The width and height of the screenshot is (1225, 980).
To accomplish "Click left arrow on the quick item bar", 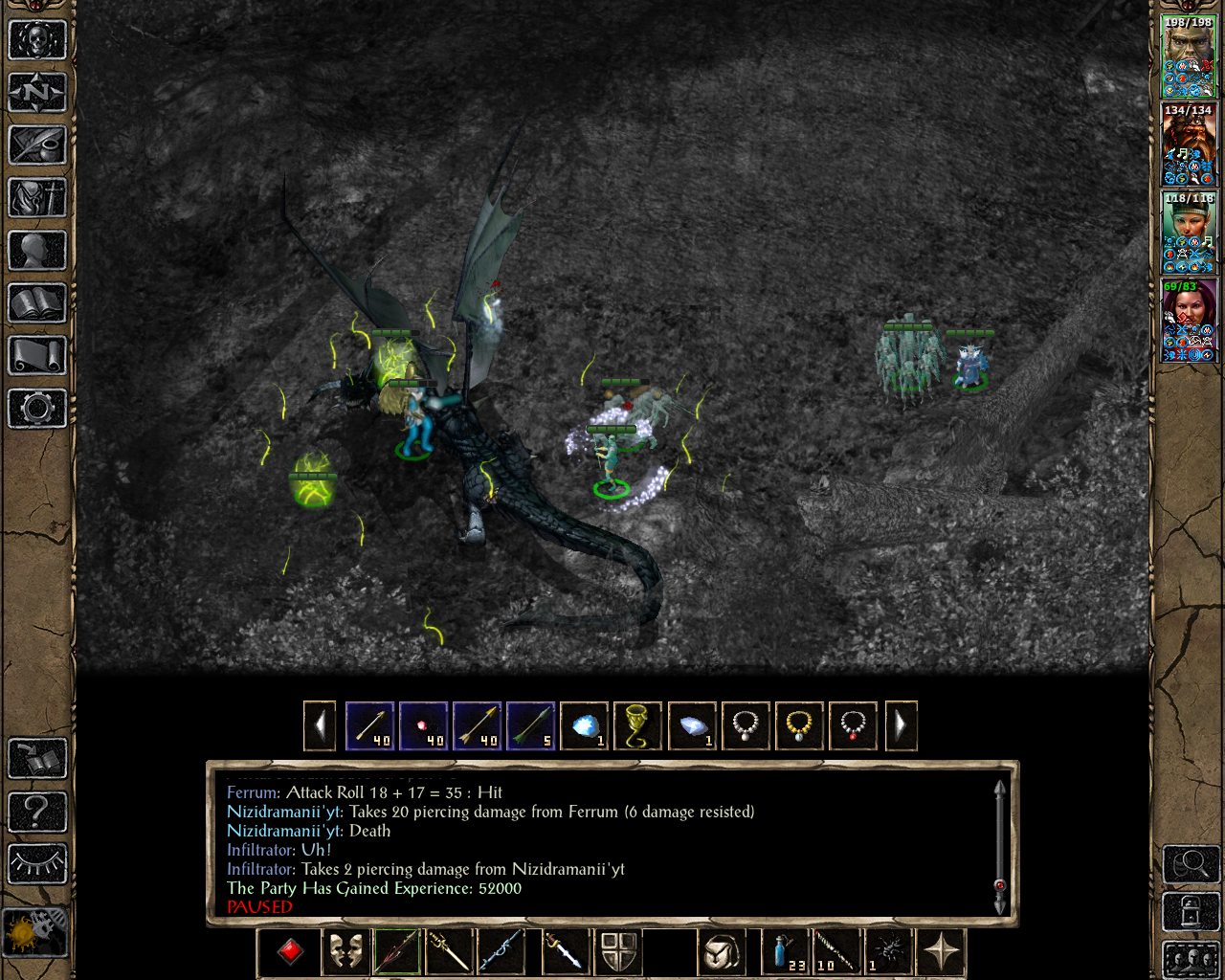I will [x=320, y=725].
